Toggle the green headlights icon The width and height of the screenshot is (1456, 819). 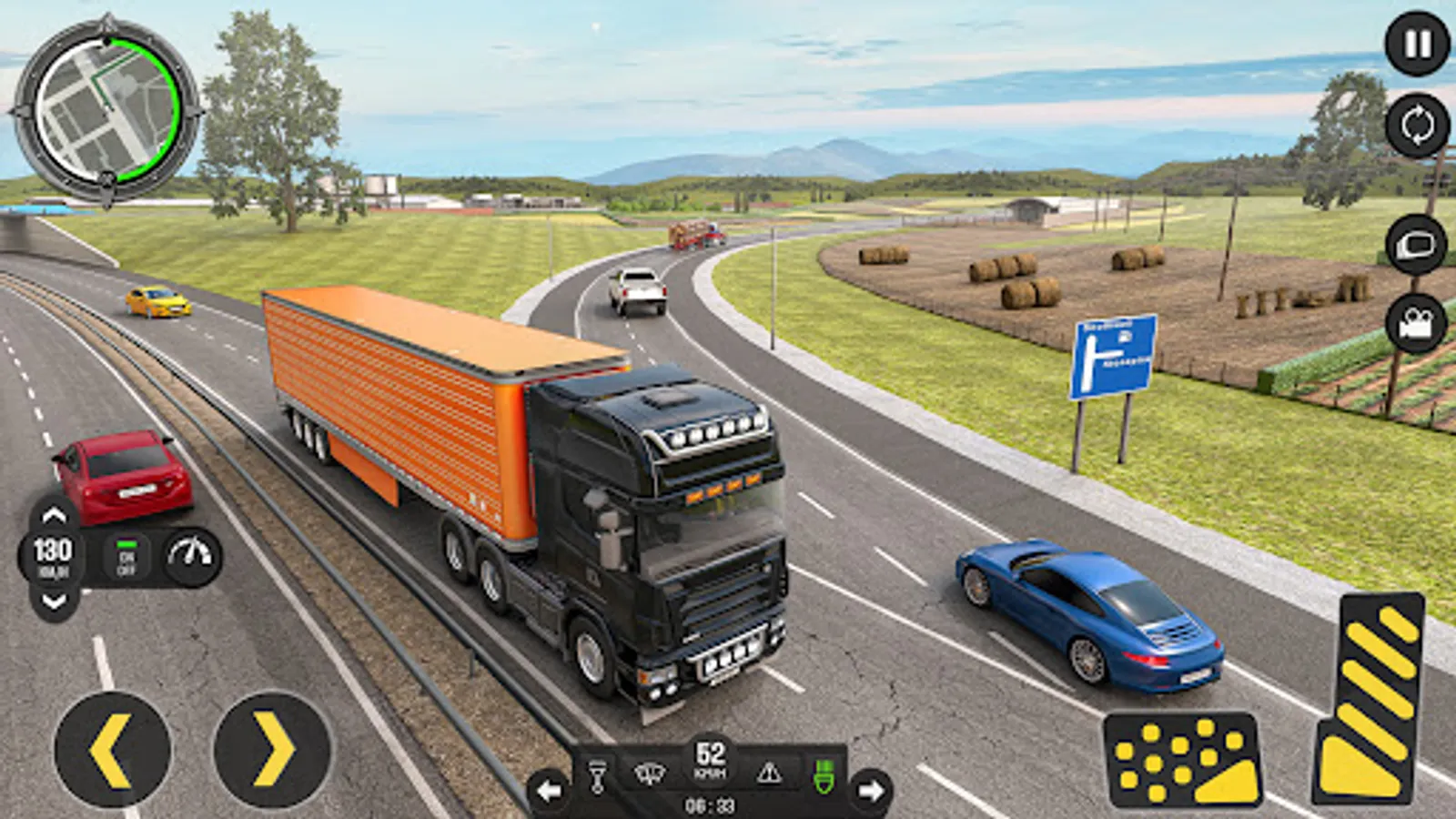pos(824,775)
